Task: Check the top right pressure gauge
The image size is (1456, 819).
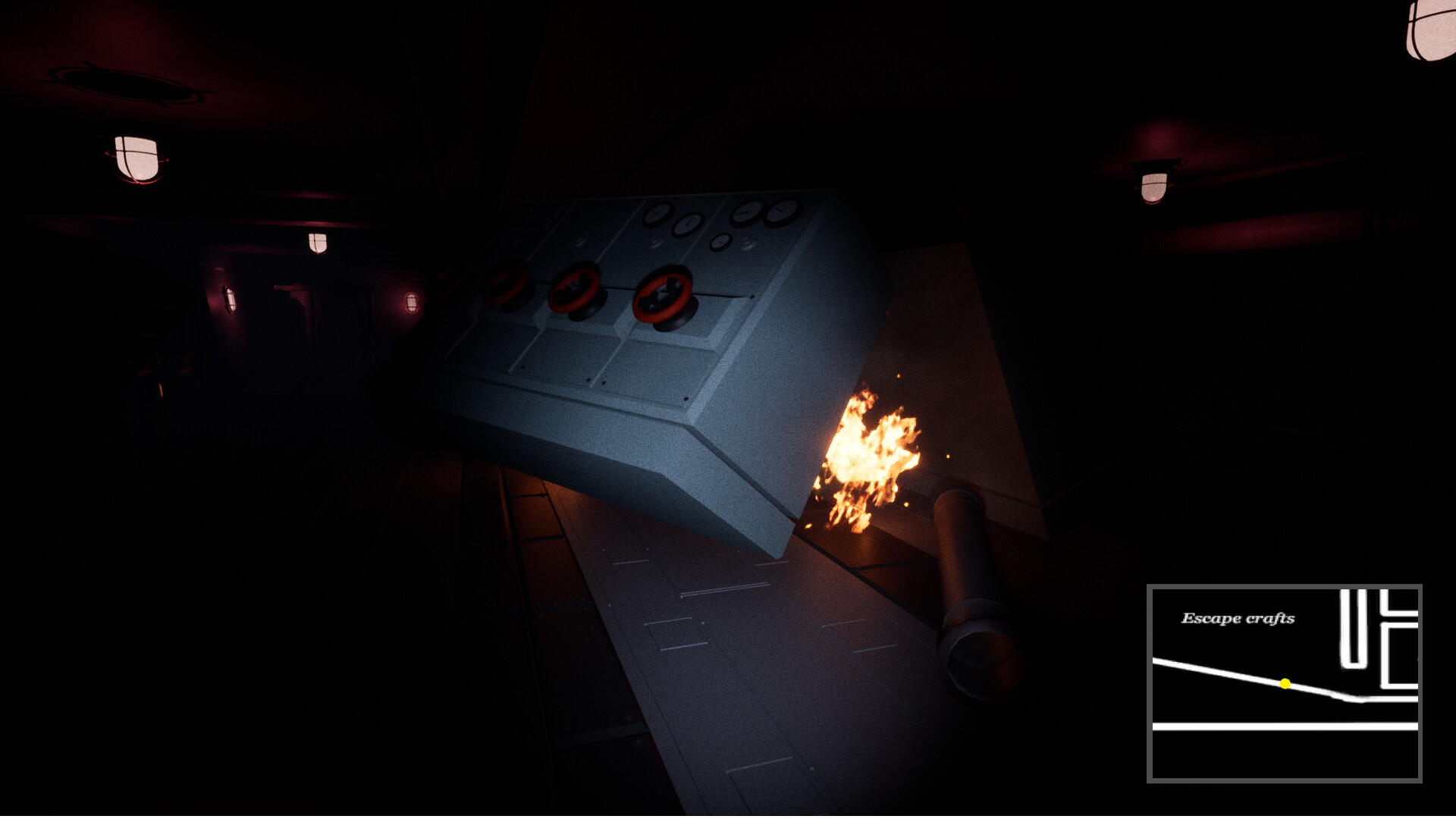Action: 780,212
